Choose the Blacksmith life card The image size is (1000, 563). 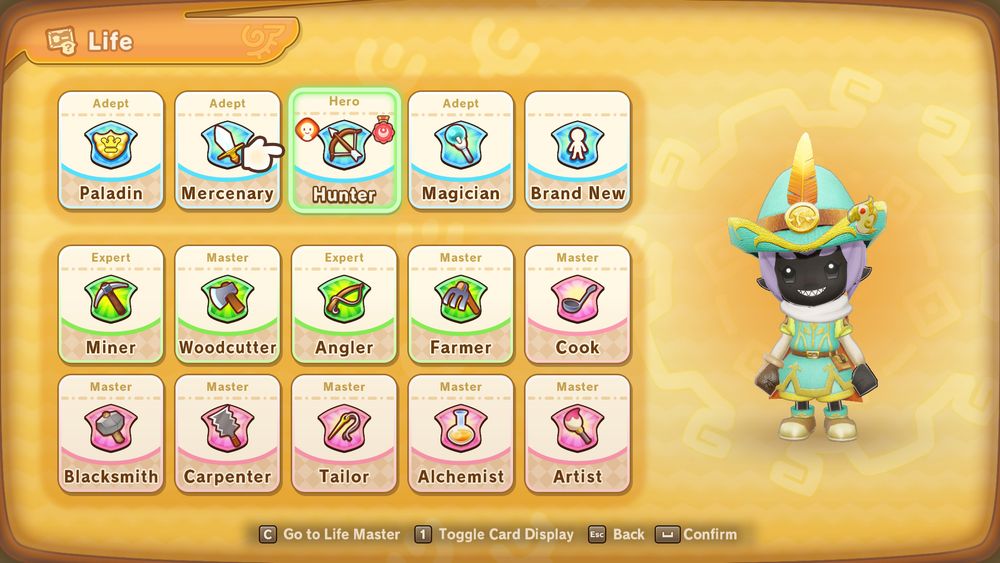pos(111,433)
